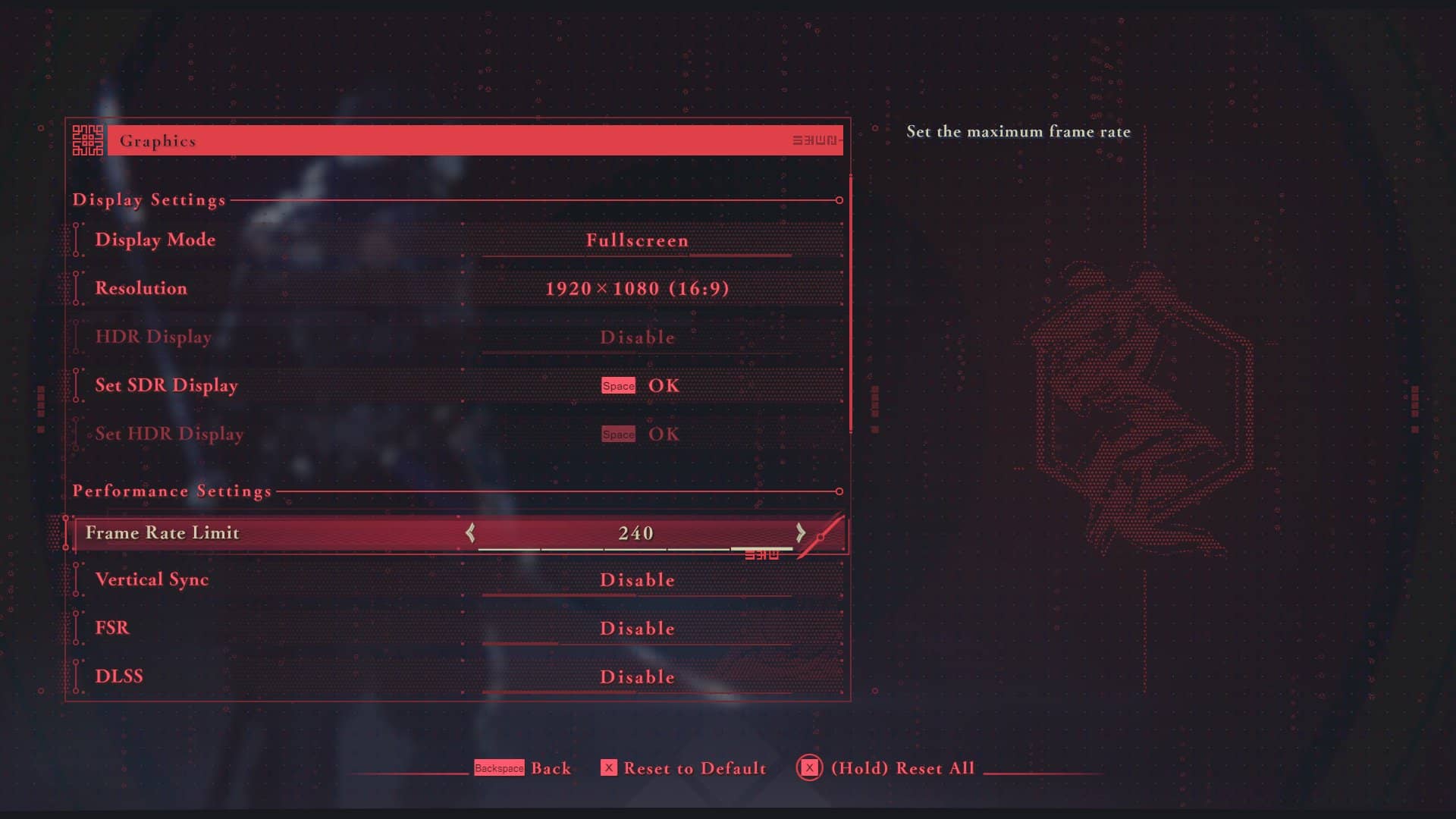Change the Resolution setting
Screen dimensions: 1456x819
(x=636, y=289)
